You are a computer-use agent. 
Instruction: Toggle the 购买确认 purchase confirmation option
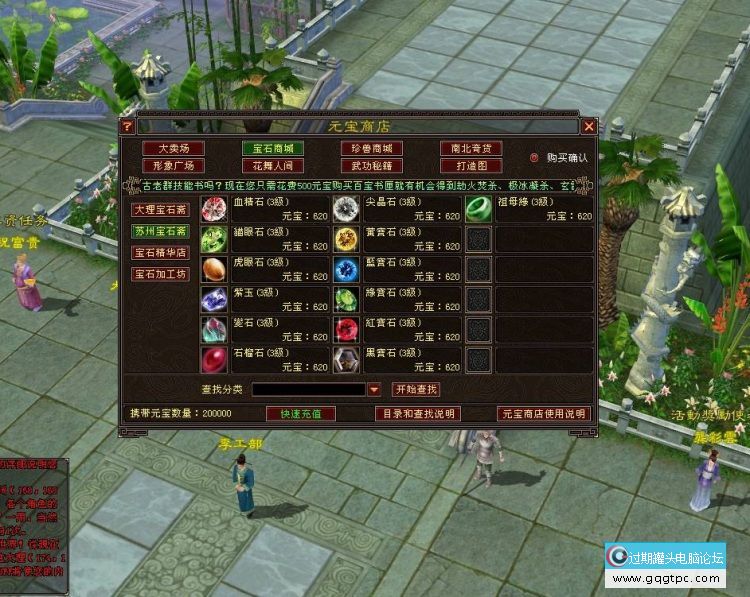(x=535, y=158)
